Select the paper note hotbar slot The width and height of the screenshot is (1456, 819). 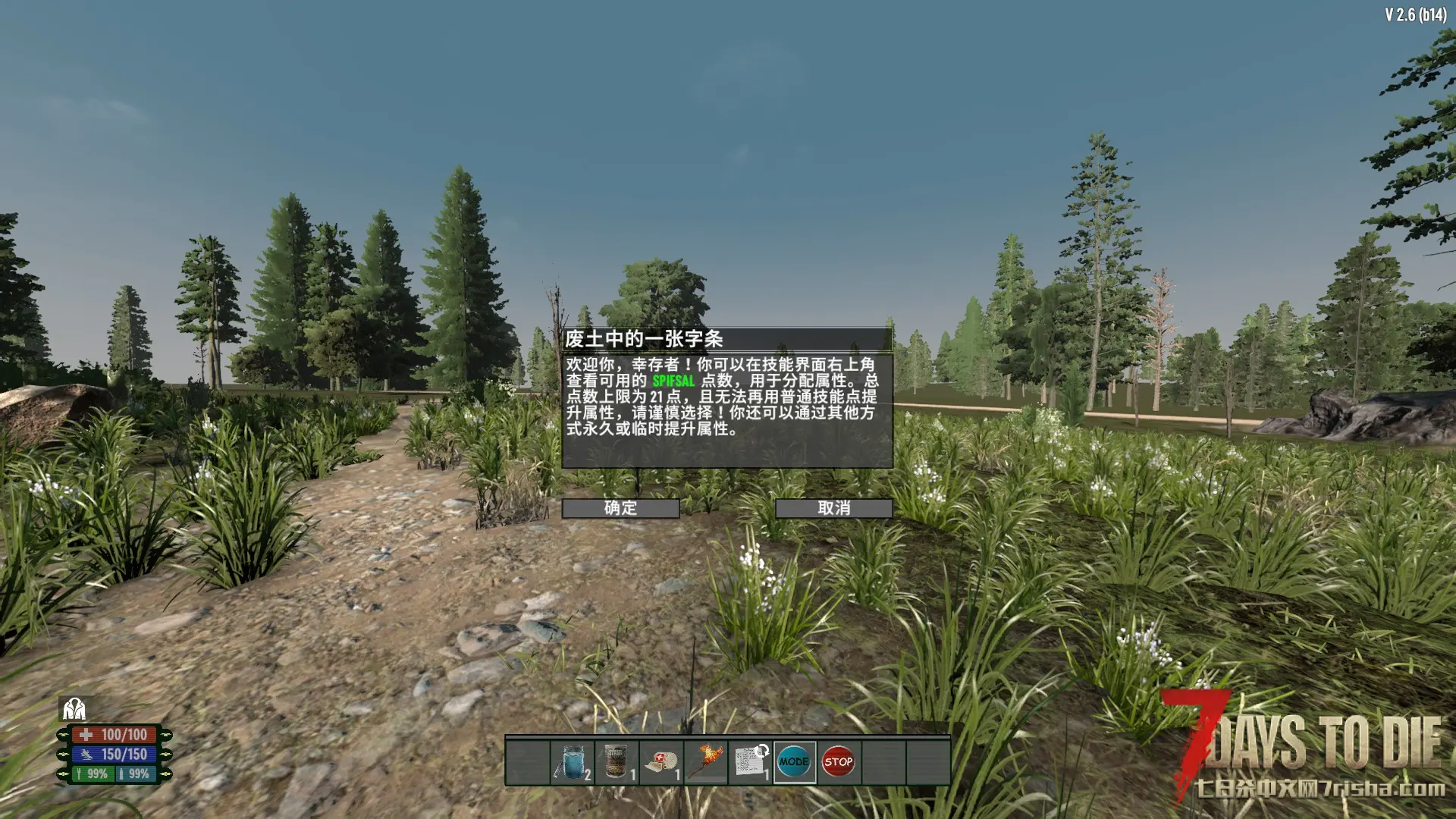(750, 762)
